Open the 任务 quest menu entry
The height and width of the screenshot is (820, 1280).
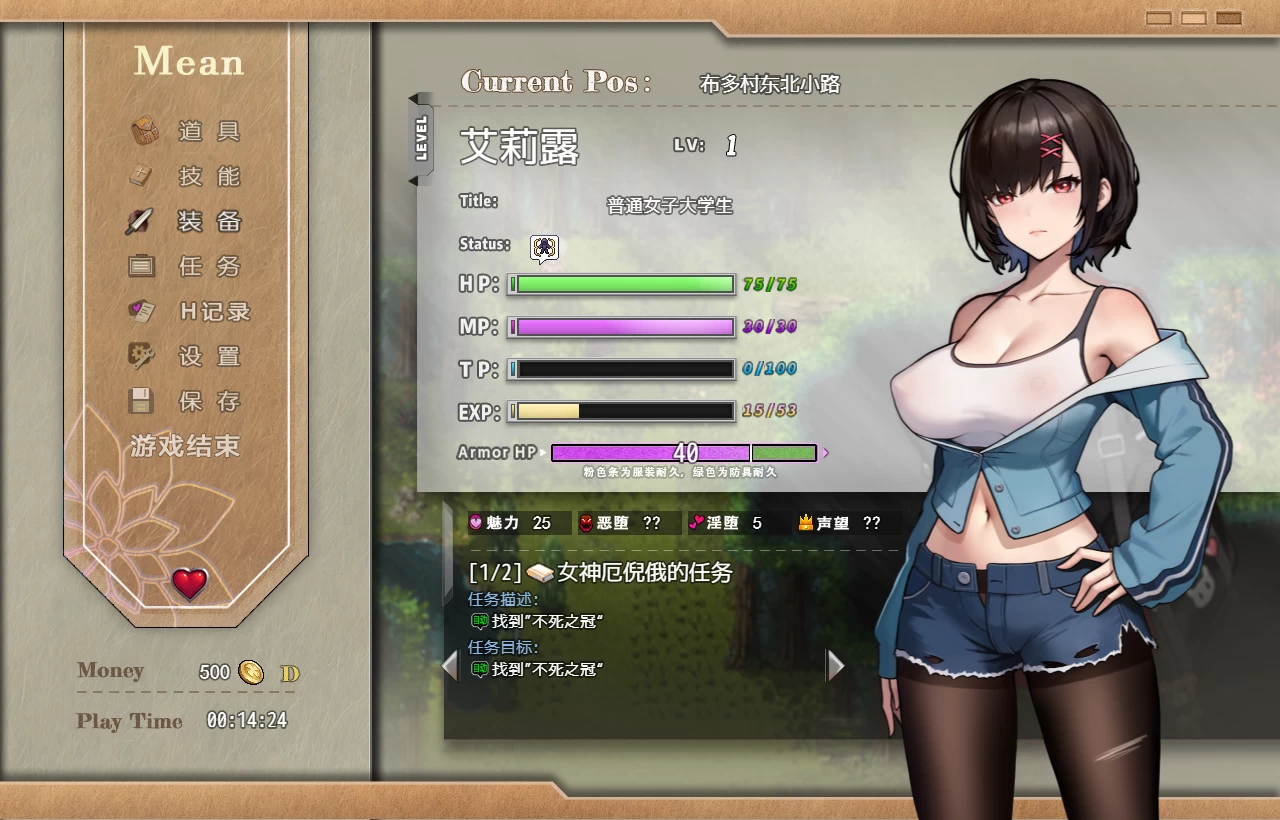(x=208, y=266)
